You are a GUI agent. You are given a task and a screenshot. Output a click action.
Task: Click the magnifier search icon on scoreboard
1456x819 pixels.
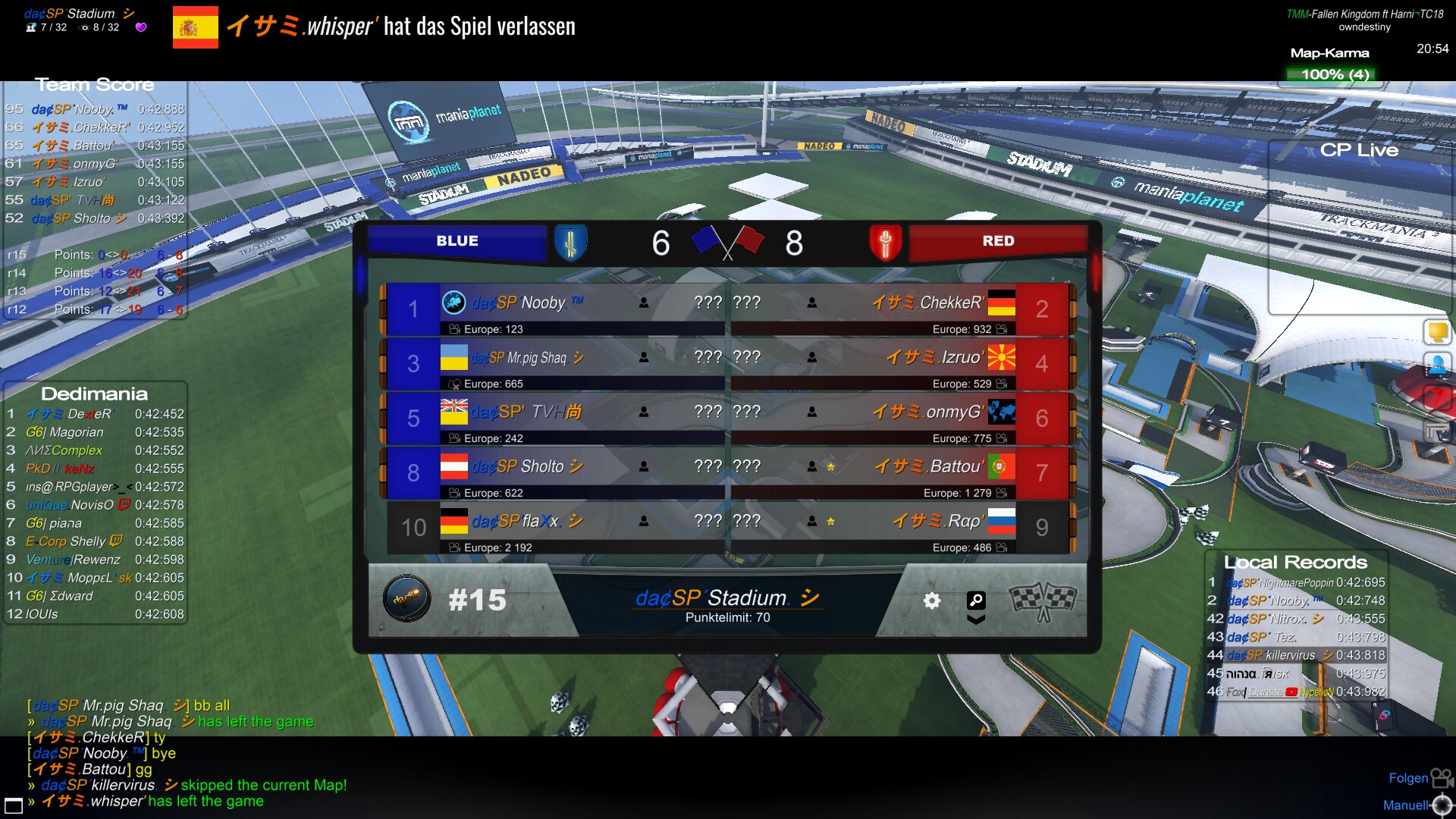976,600
